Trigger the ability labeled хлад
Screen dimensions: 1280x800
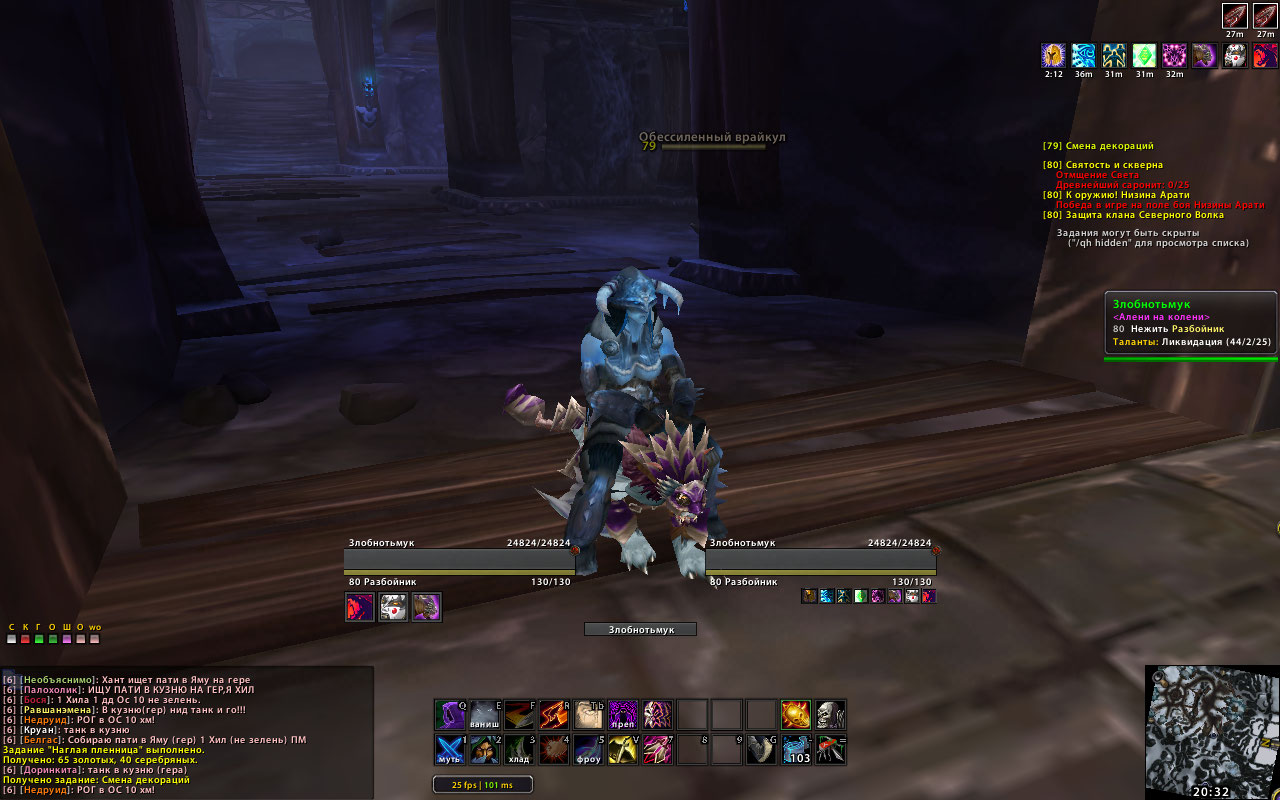pyautogui.click(x=520, y=749)
